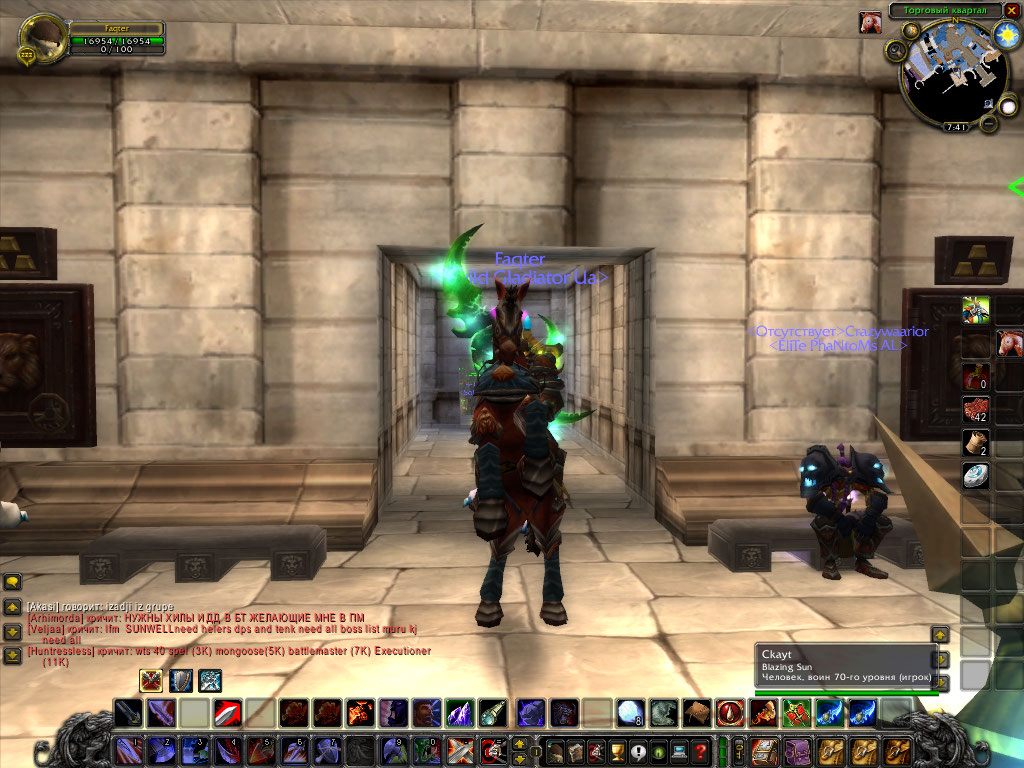
Task: Open the main menu computer icon
Action: (x=679, y=750)
